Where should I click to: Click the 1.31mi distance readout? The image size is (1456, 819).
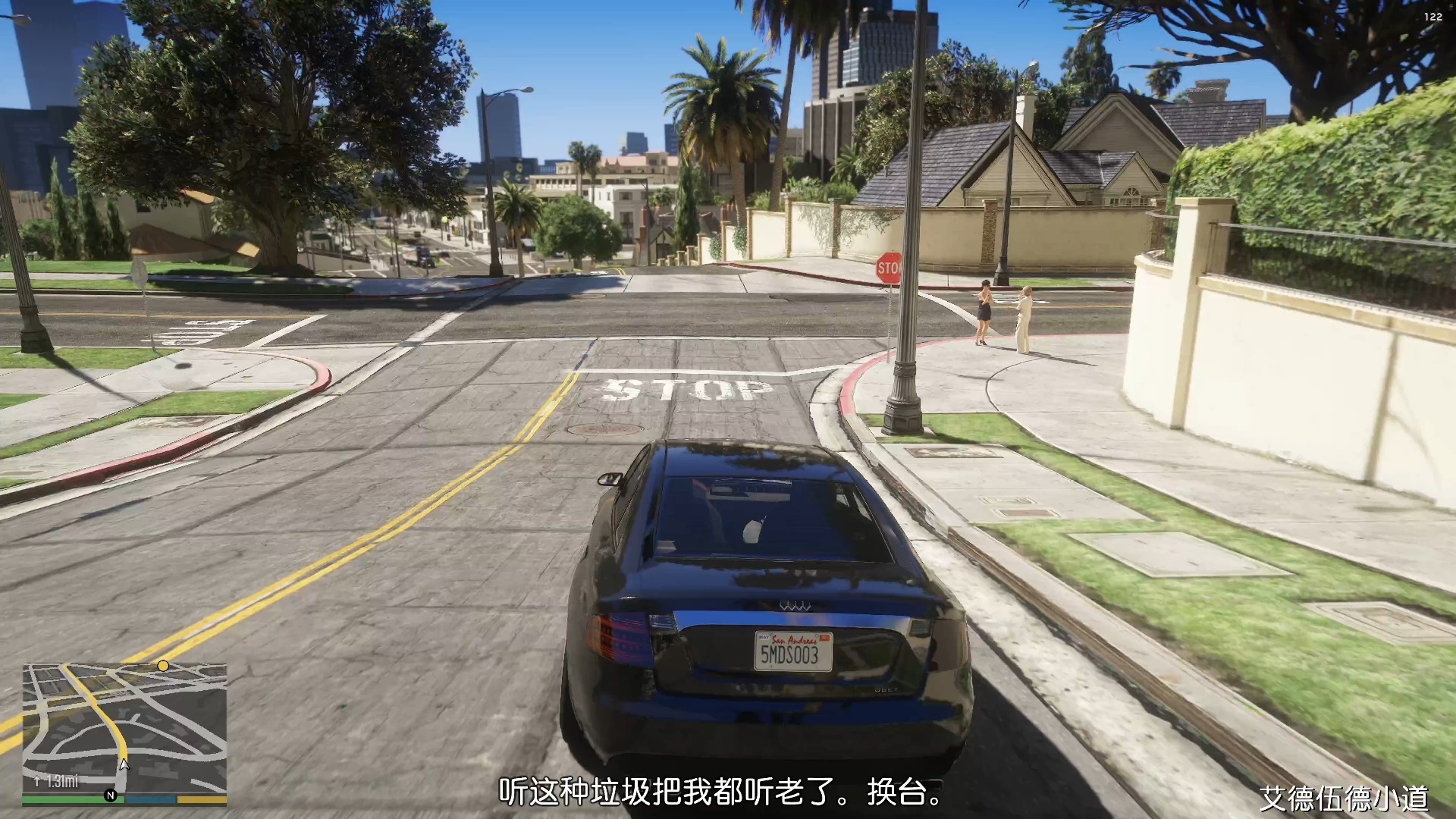coord(64,780)
